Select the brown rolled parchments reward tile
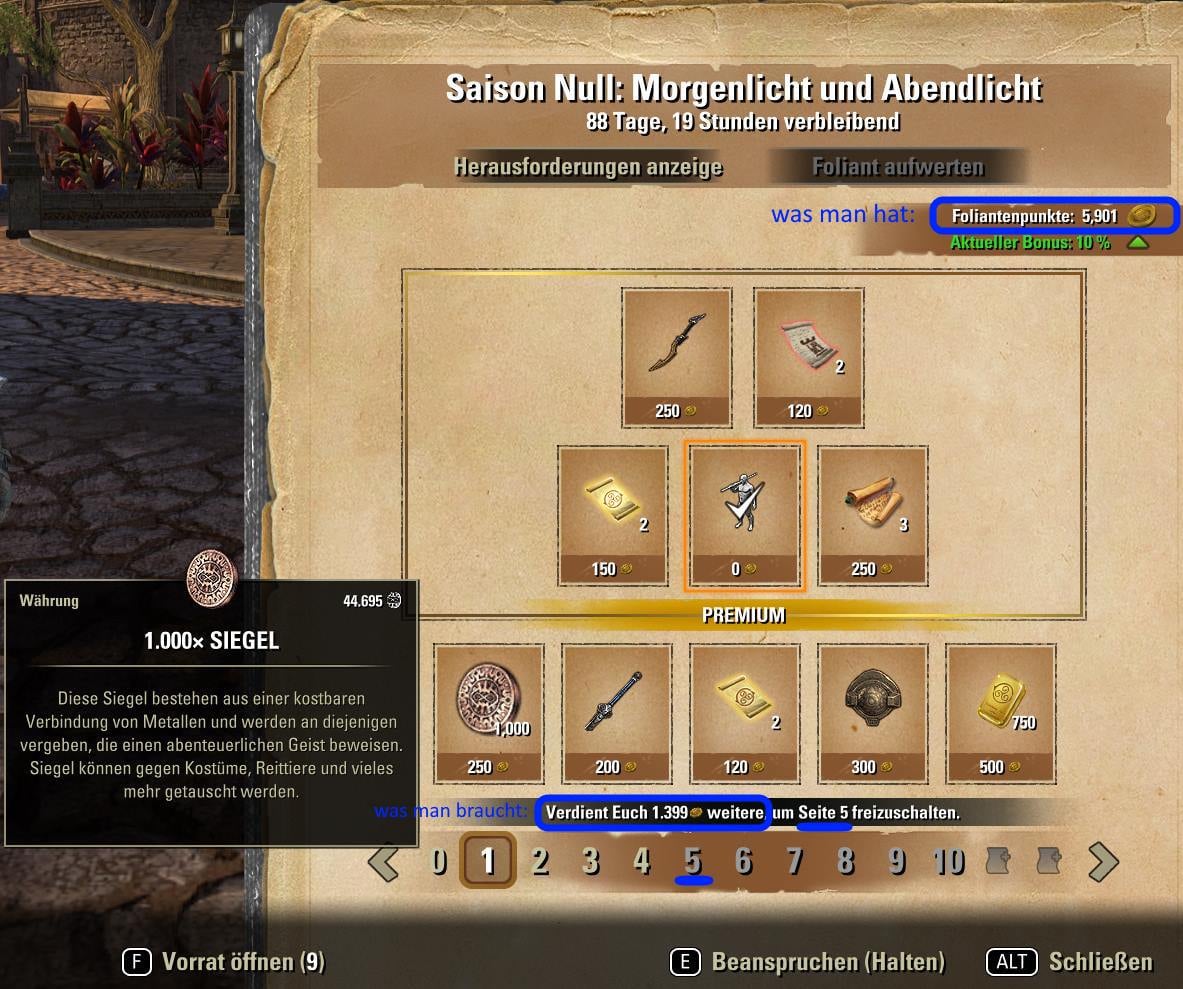The image size is (1183, 989). click(873, 514)
